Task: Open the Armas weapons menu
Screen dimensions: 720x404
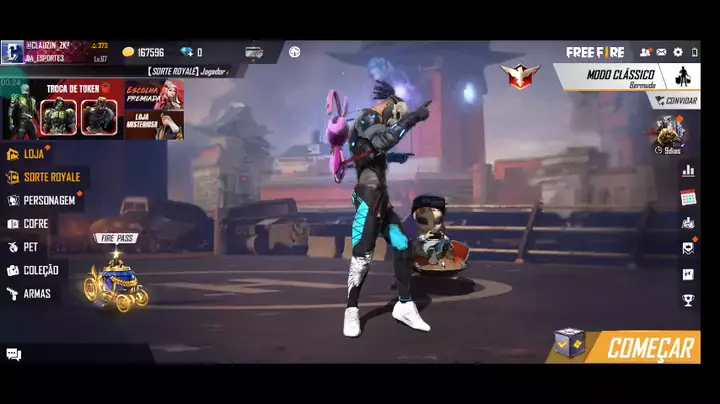Action: 36,294
